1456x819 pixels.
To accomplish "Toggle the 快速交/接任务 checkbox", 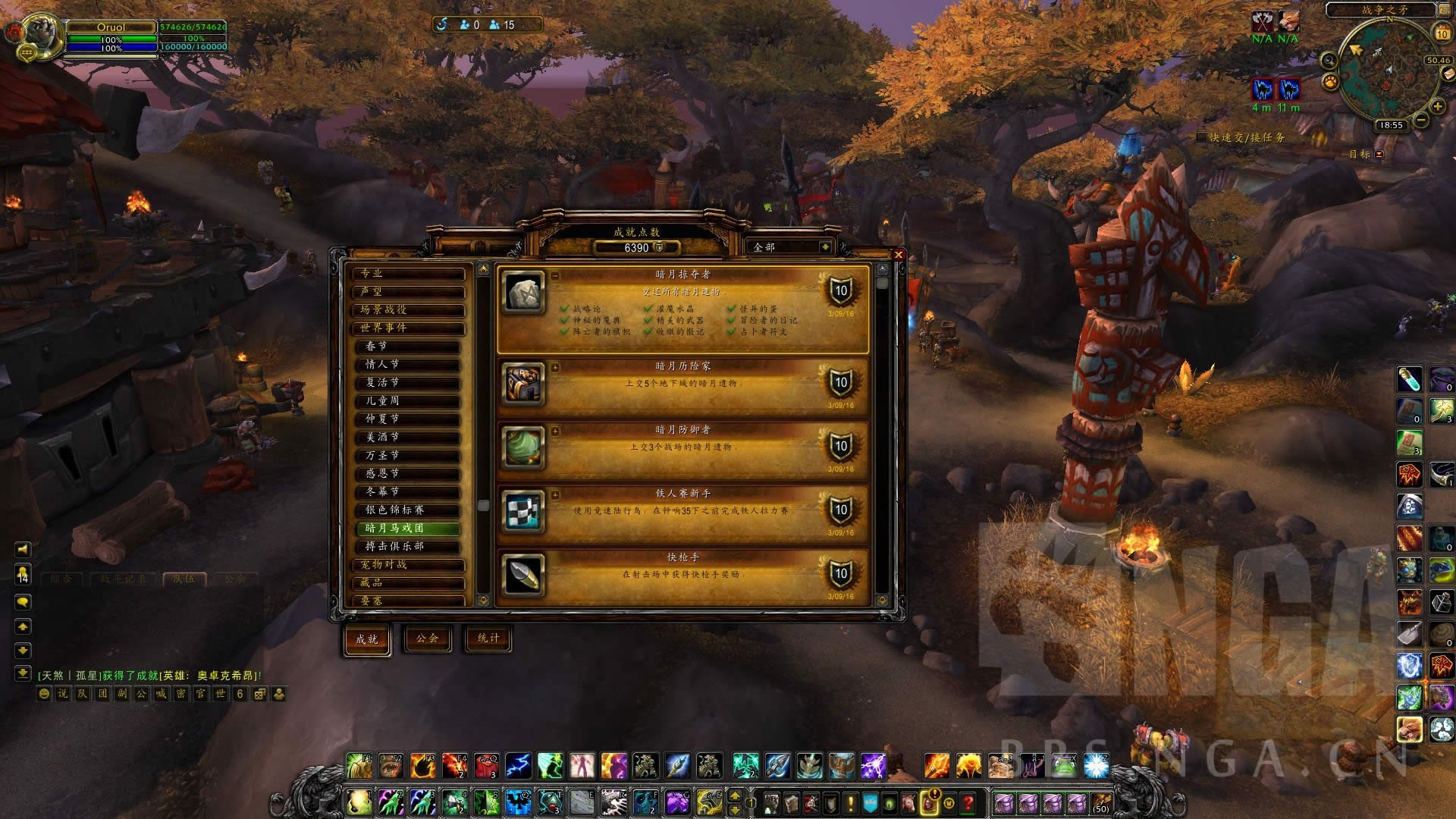I will pos(1201,137).
